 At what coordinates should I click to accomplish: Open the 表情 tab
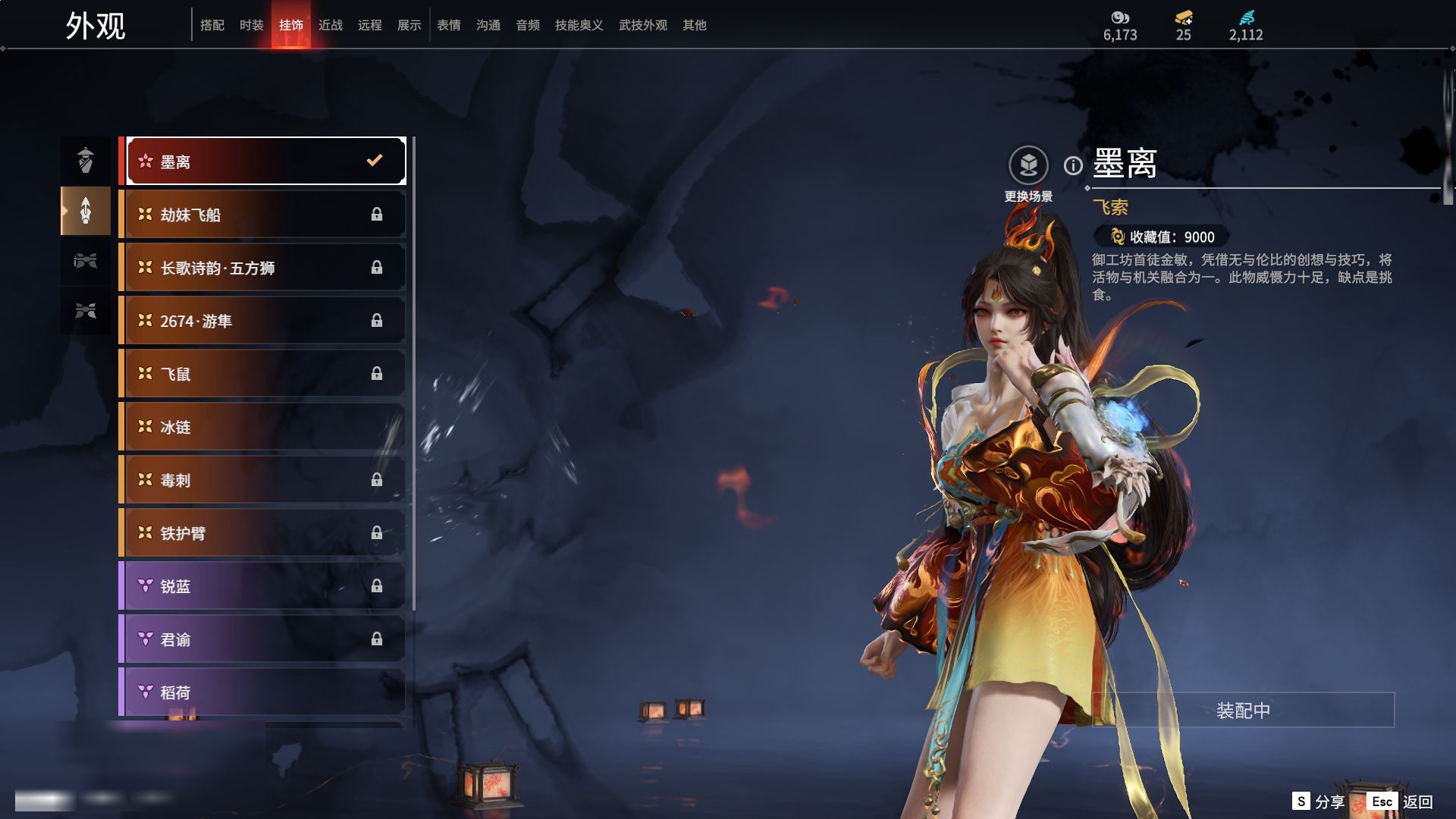[449, 25]
